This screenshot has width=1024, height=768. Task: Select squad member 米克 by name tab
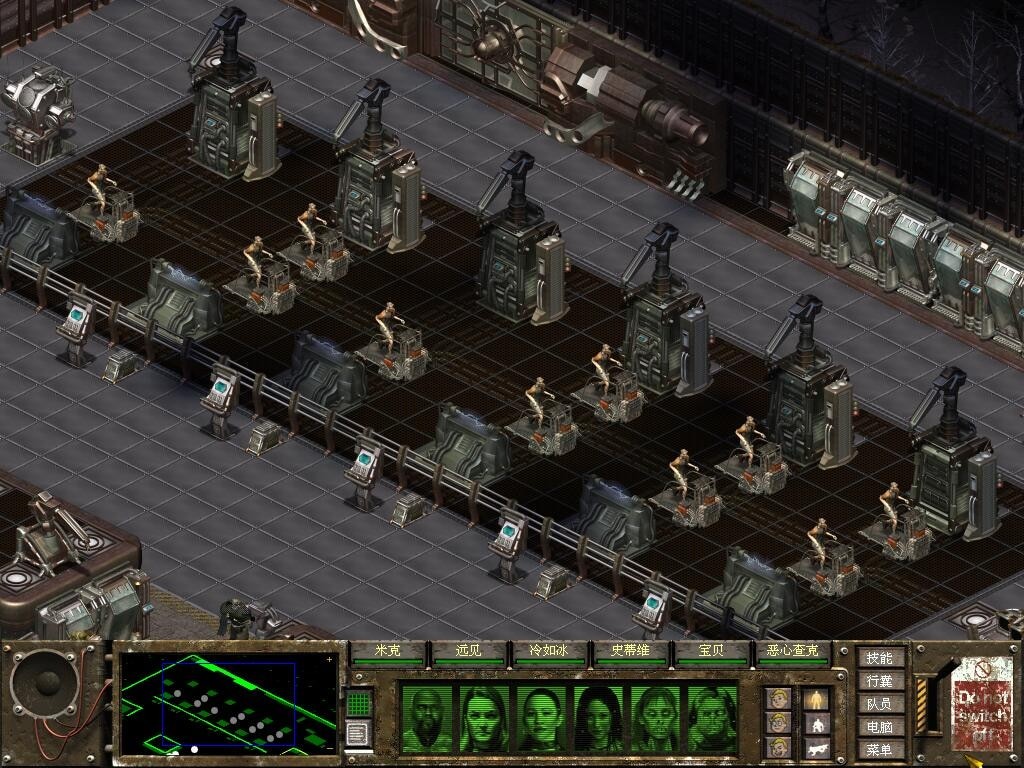387,652
